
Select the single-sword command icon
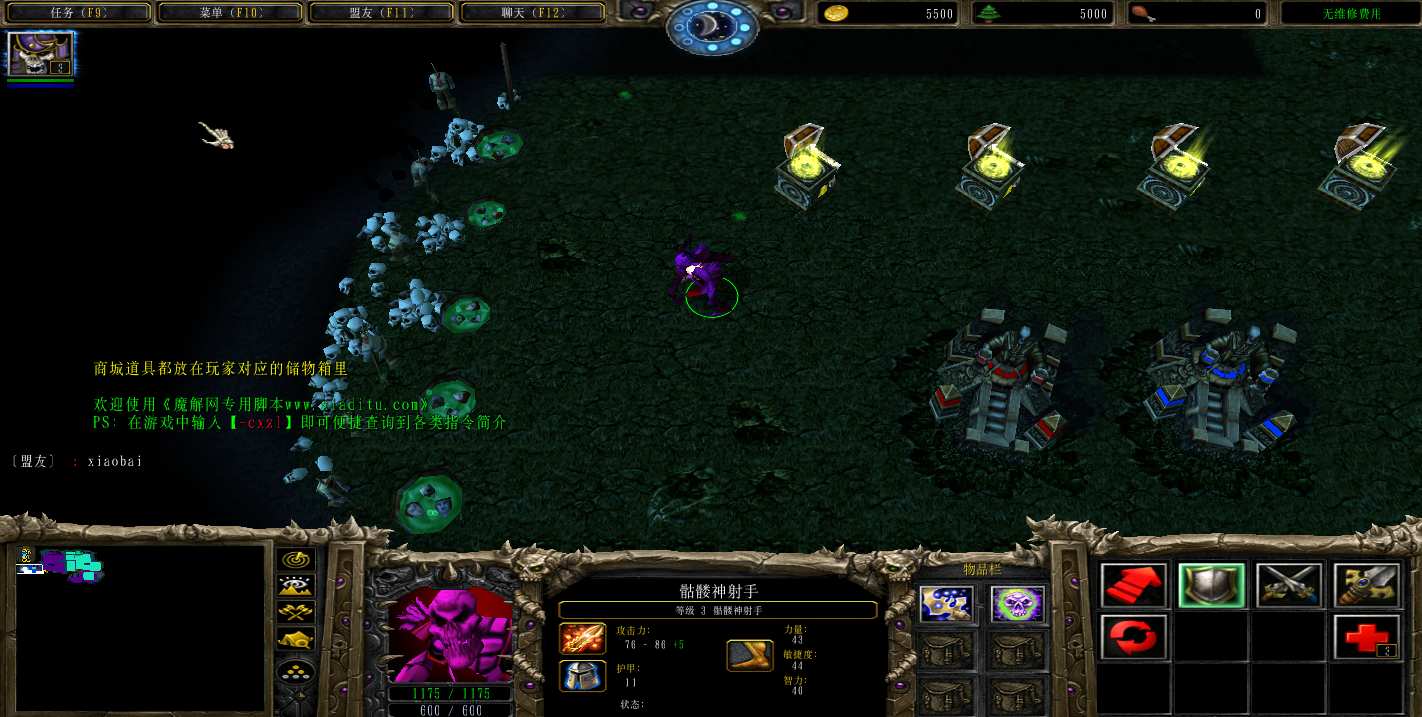[x=1366, y=585]
